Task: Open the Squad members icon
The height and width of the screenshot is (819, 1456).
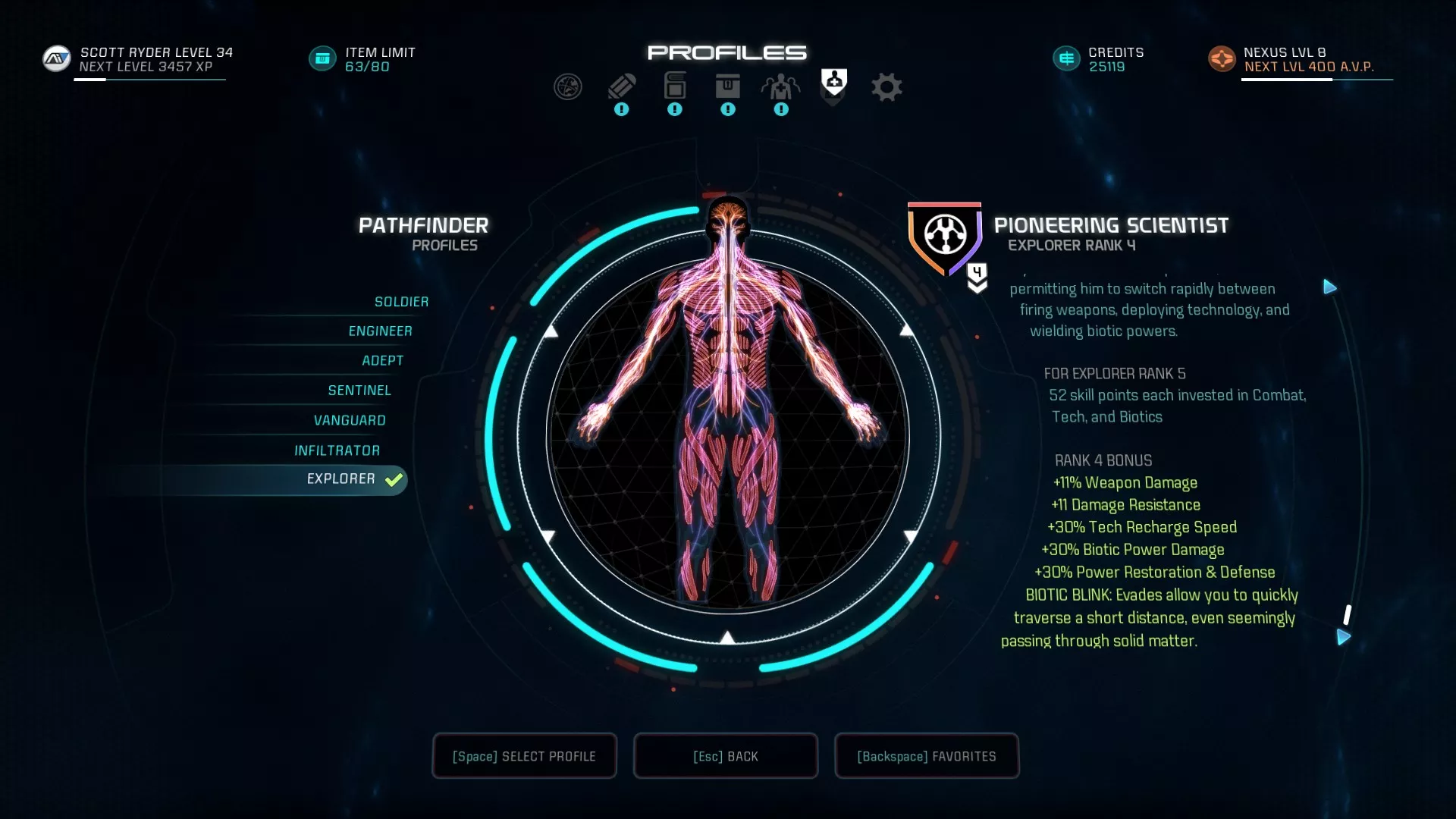Action: [780, 86]
